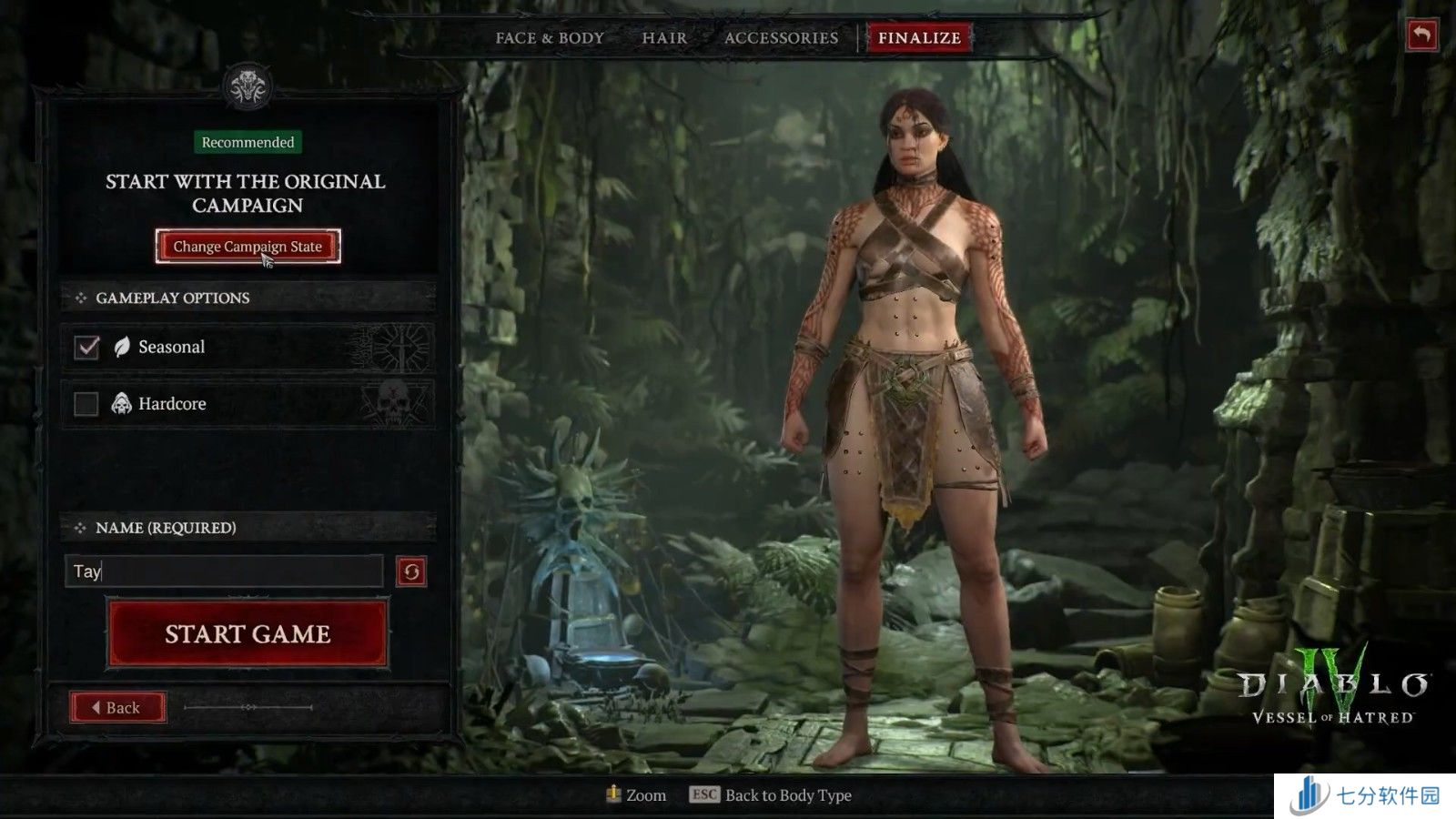The image size is (1456, 819).
Task: Open the Hair tab
Action: pyautogui.click(x=664, y=38)
